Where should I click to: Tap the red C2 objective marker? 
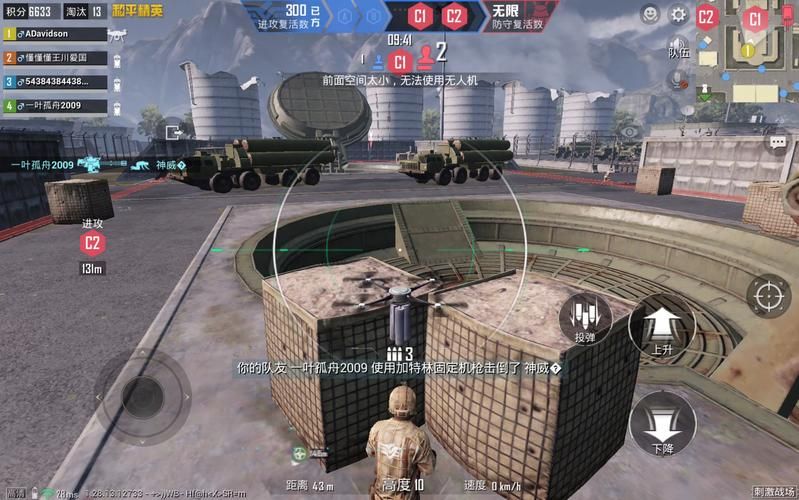point(93,242)
